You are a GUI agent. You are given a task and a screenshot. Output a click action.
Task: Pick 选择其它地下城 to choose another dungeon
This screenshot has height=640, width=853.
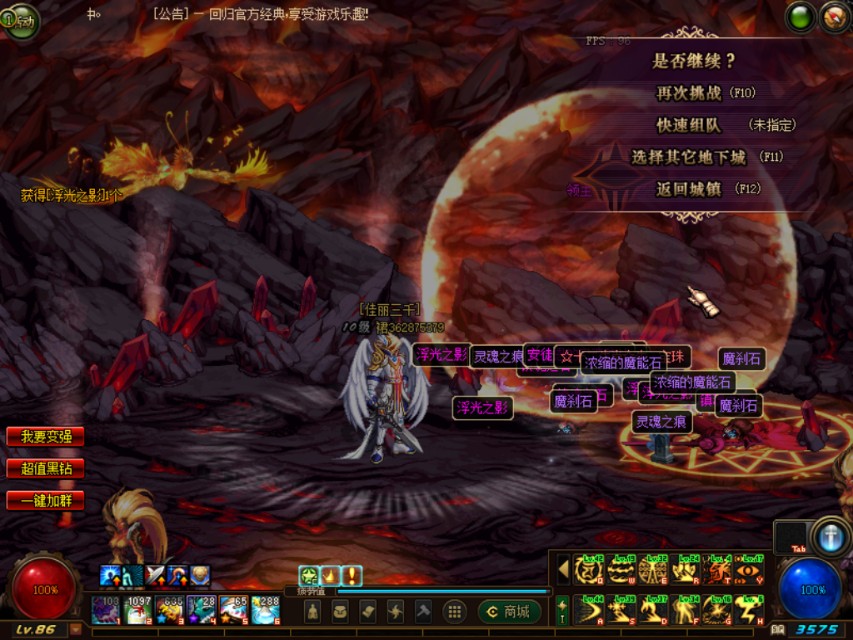click(x=689, y=157)
